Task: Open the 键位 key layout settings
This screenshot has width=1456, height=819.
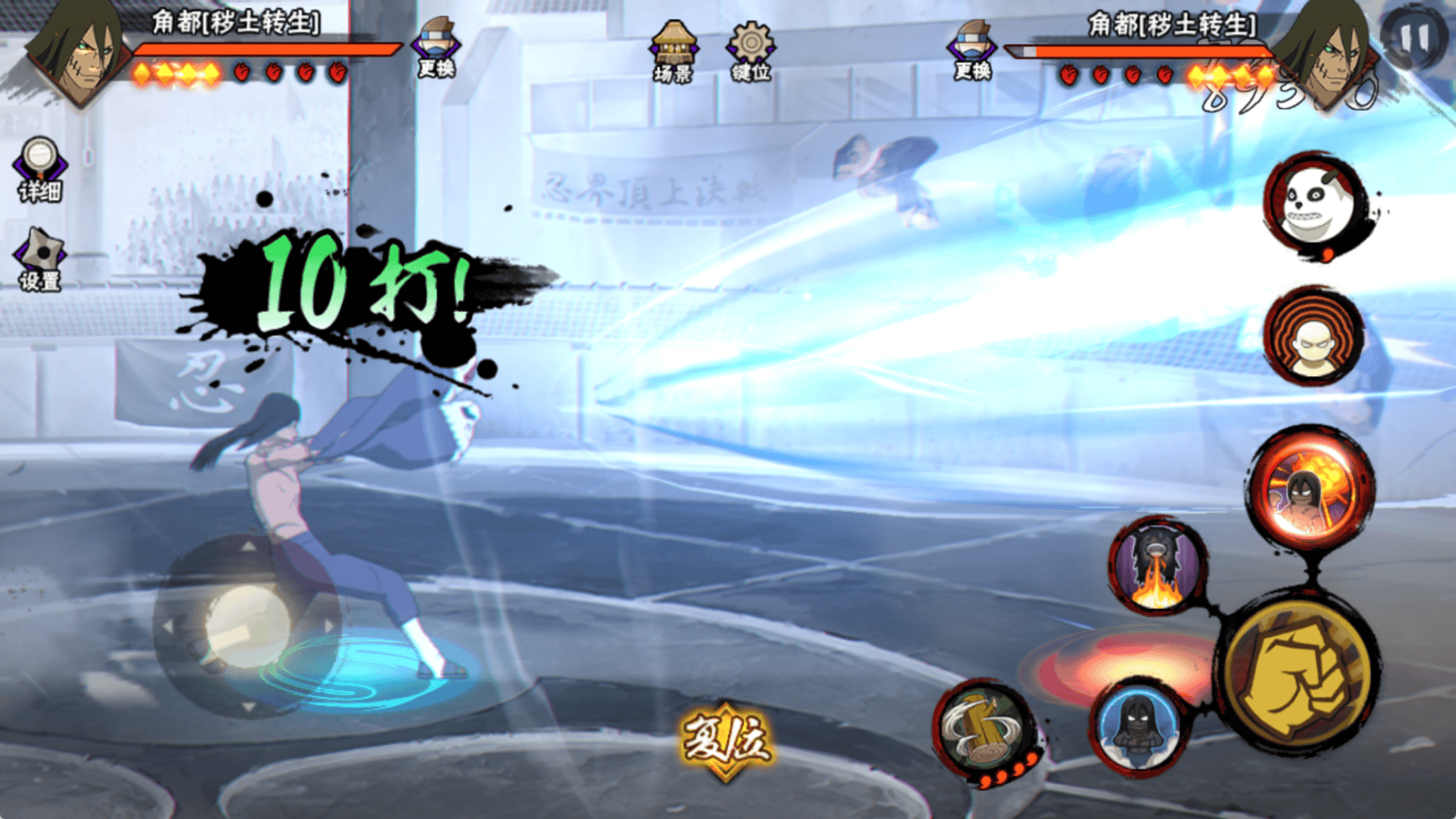Action: click(x=750, y=50)
